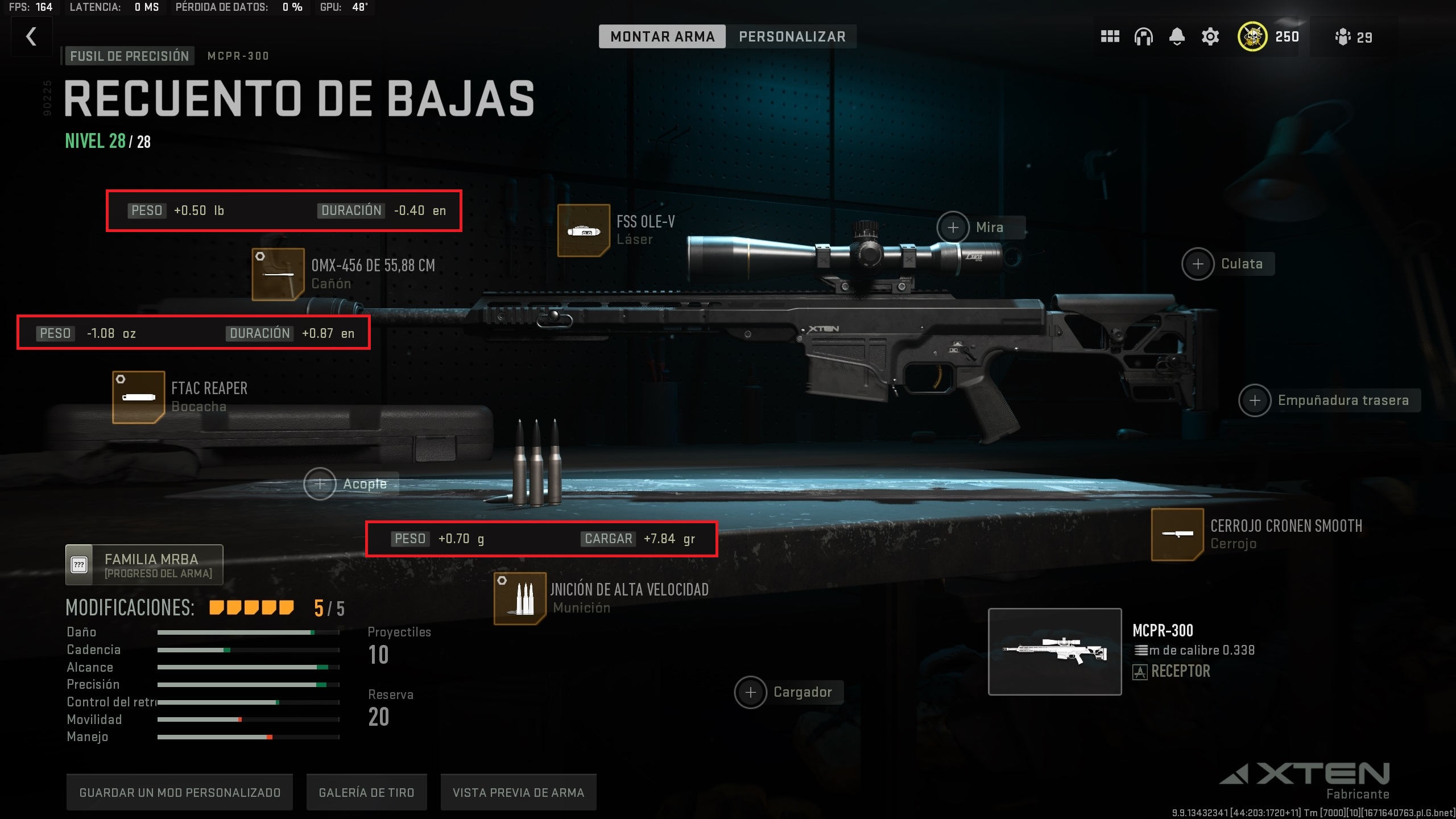This screenshot has width=1456, height=819.
Task: Expand the Cargador attachment slot
Action: click(x=751, y=692)
